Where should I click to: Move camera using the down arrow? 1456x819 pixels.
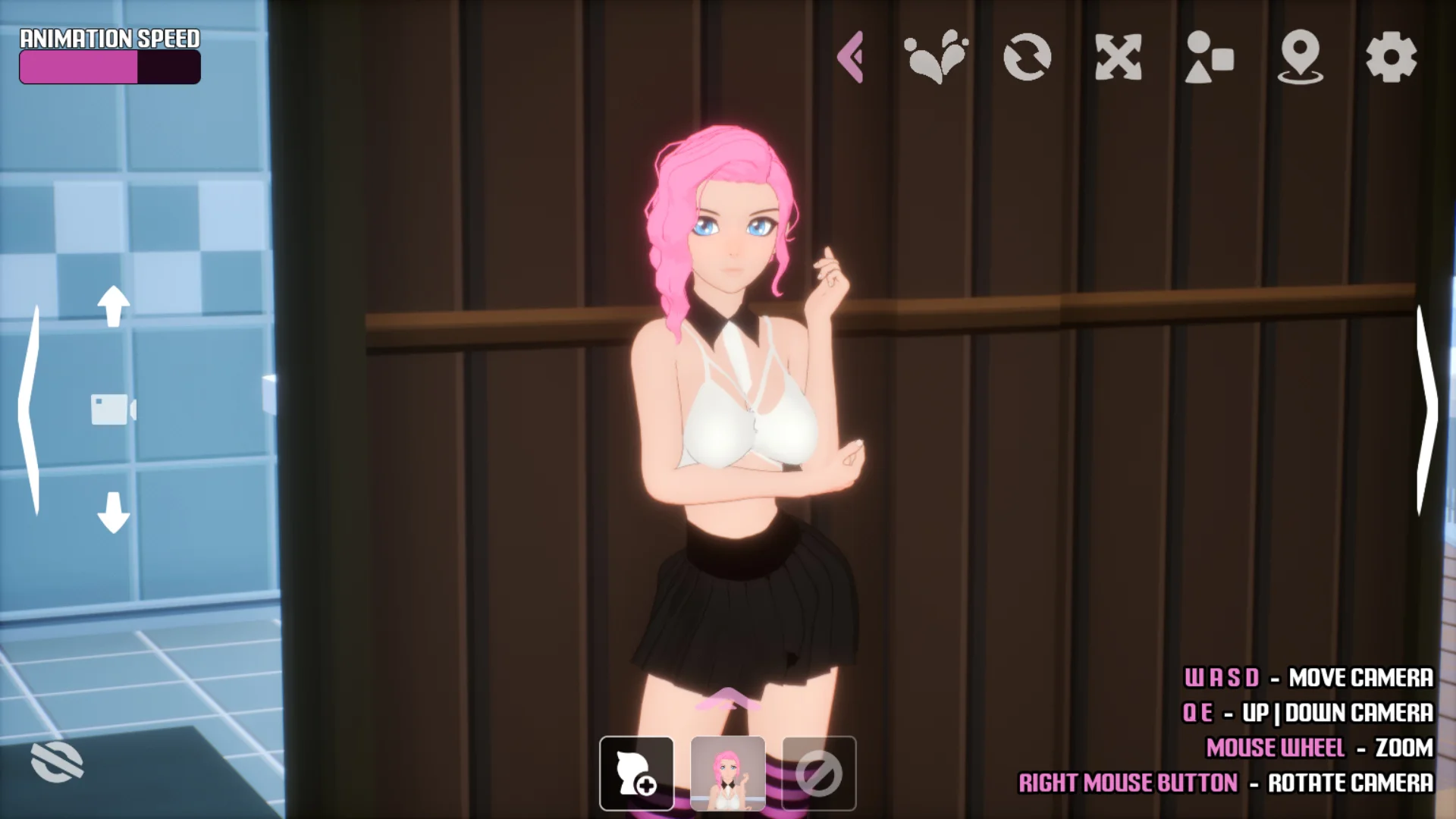pos(114,513)
